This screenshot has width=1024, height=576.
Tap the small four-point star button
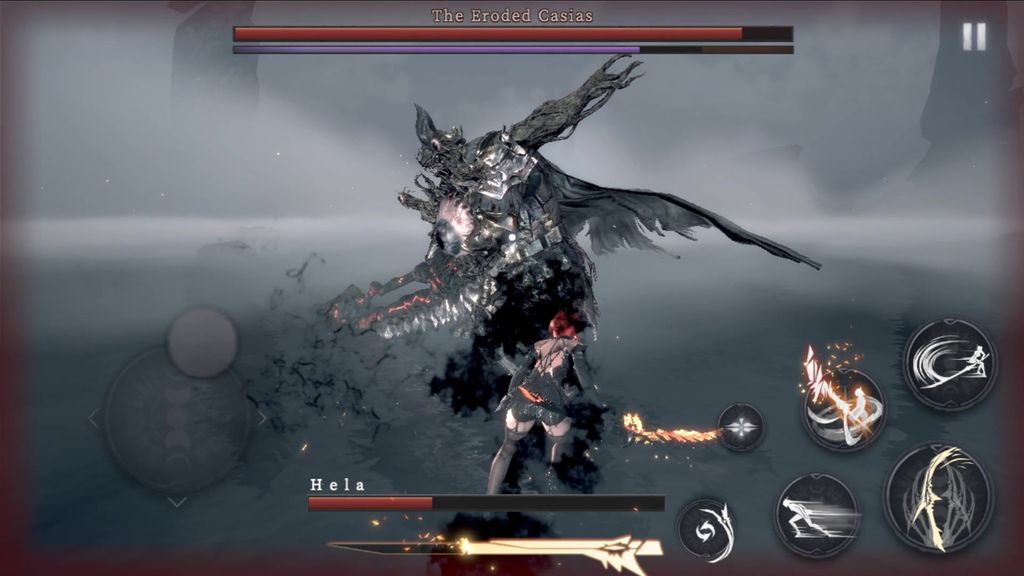pyautogui.click(x=740, y=427)
